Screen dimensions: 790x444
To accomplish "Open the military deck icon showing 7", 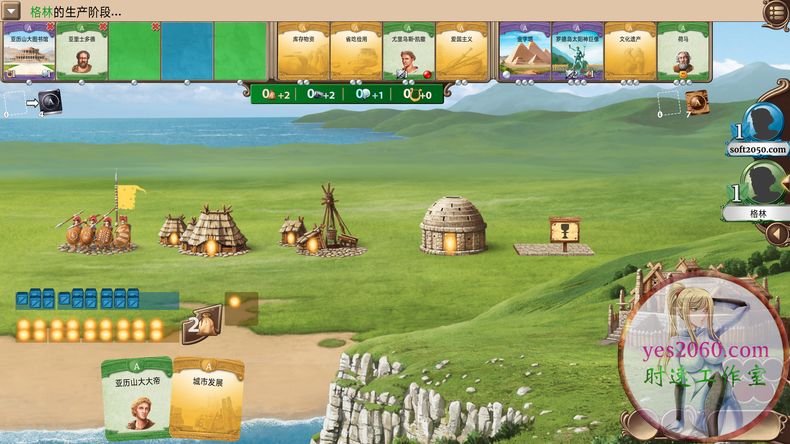I will [697, 101].
